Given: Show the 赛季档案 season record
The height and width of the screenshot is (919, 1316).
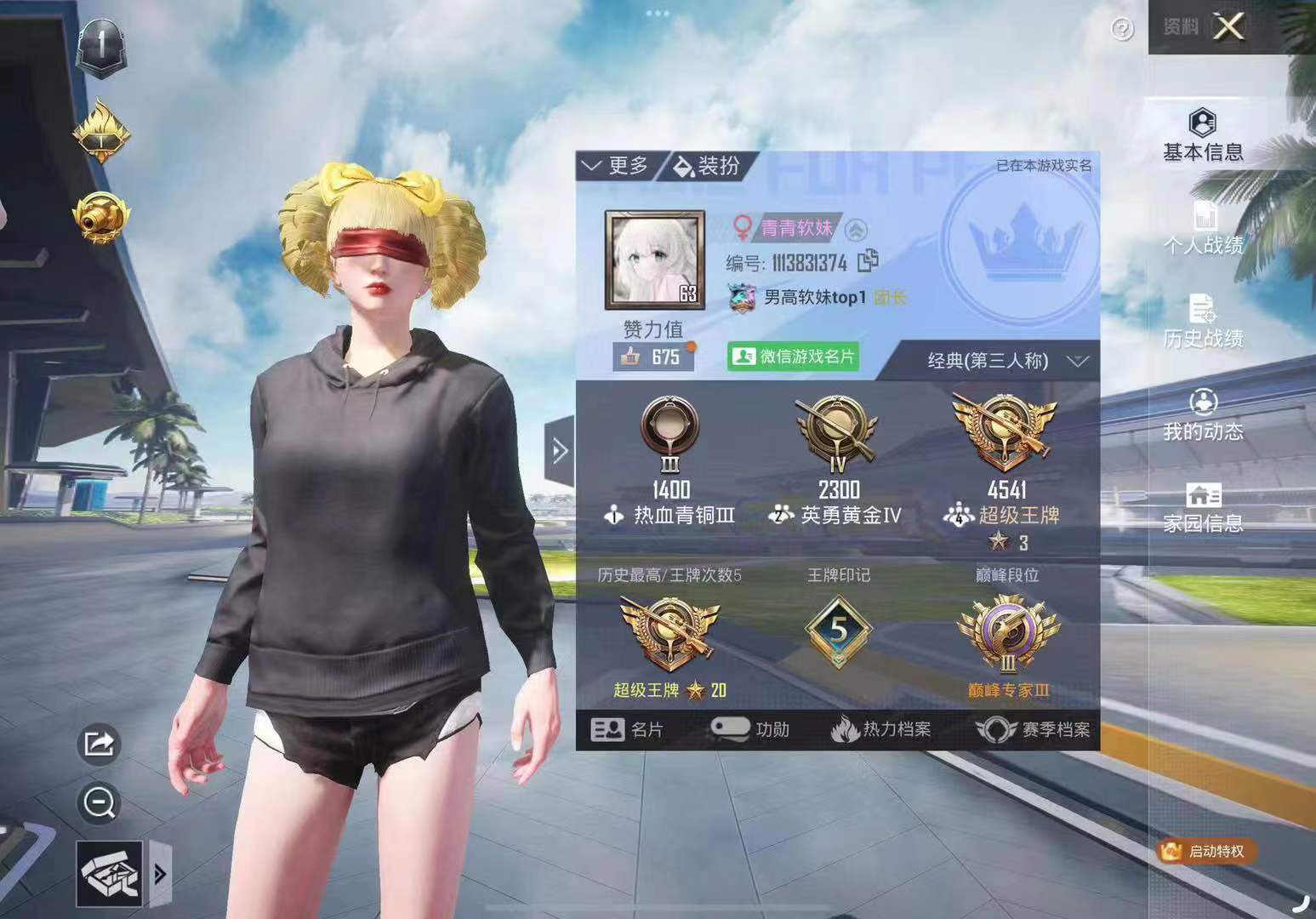Looking at the screenshot, I should [x=1033, y=729].
